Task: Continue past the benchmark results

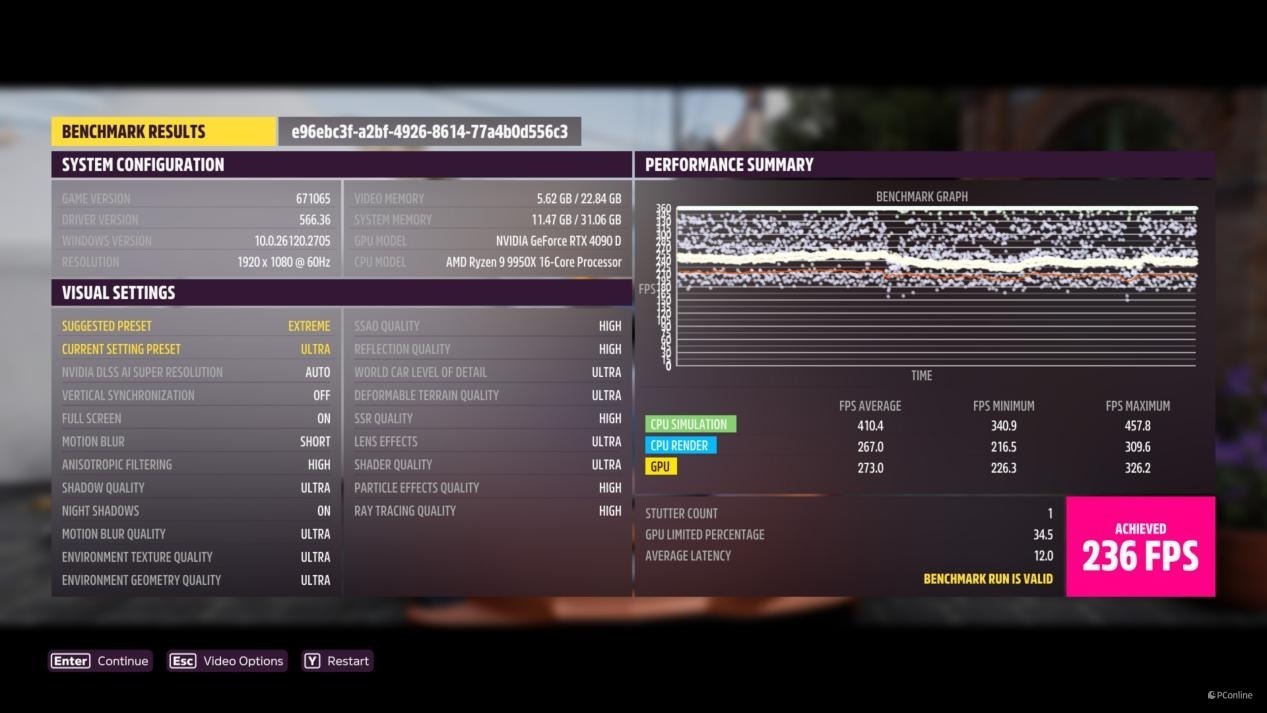Action: [100, 661]
